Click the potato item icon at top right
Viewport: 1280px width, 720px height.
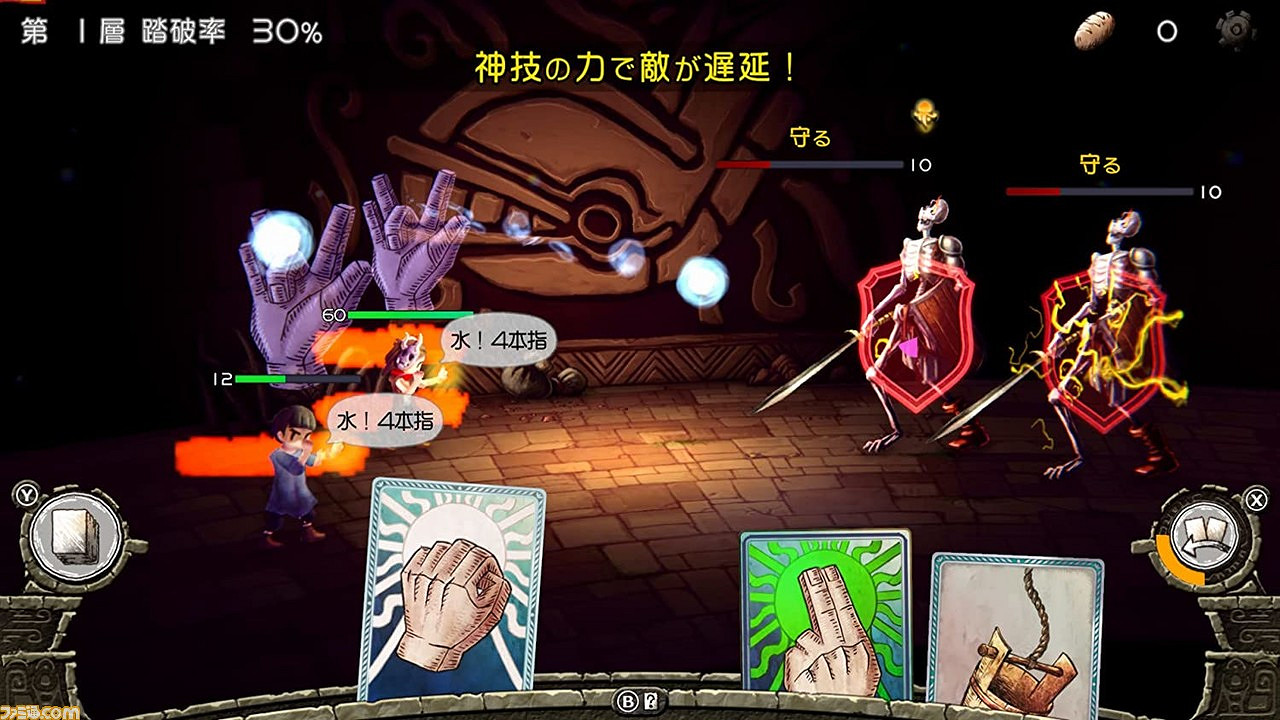[1094, 30]
